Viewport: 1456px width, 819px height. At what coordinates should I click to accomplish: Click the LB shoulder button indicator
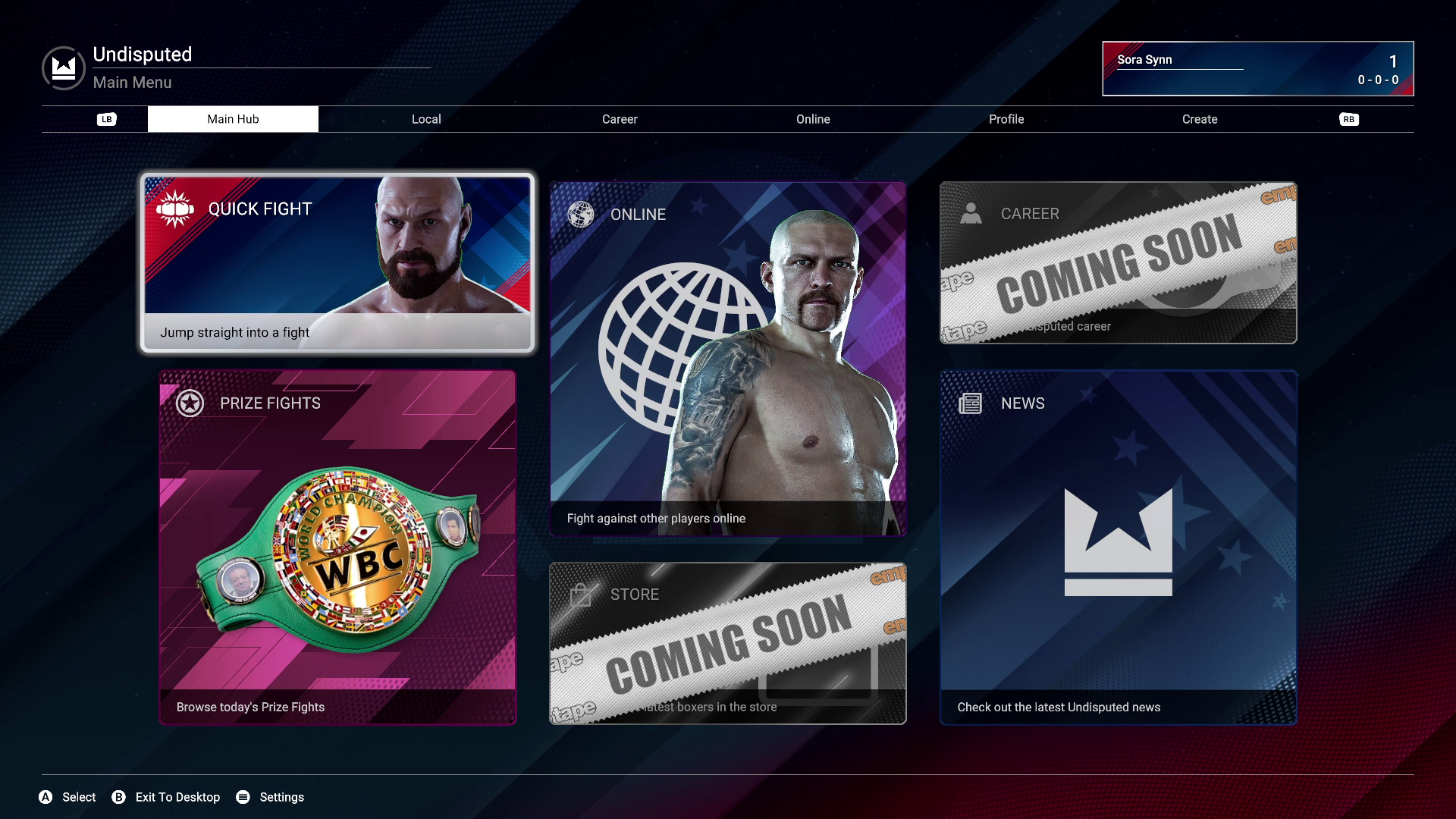click(106, 119)
